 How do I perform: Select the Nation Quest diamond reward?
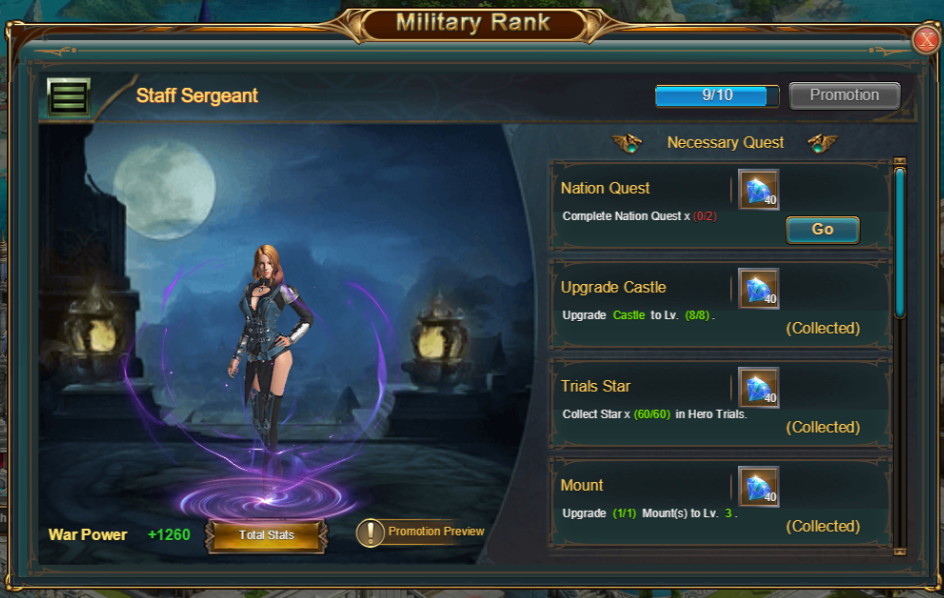click(758, 189)
